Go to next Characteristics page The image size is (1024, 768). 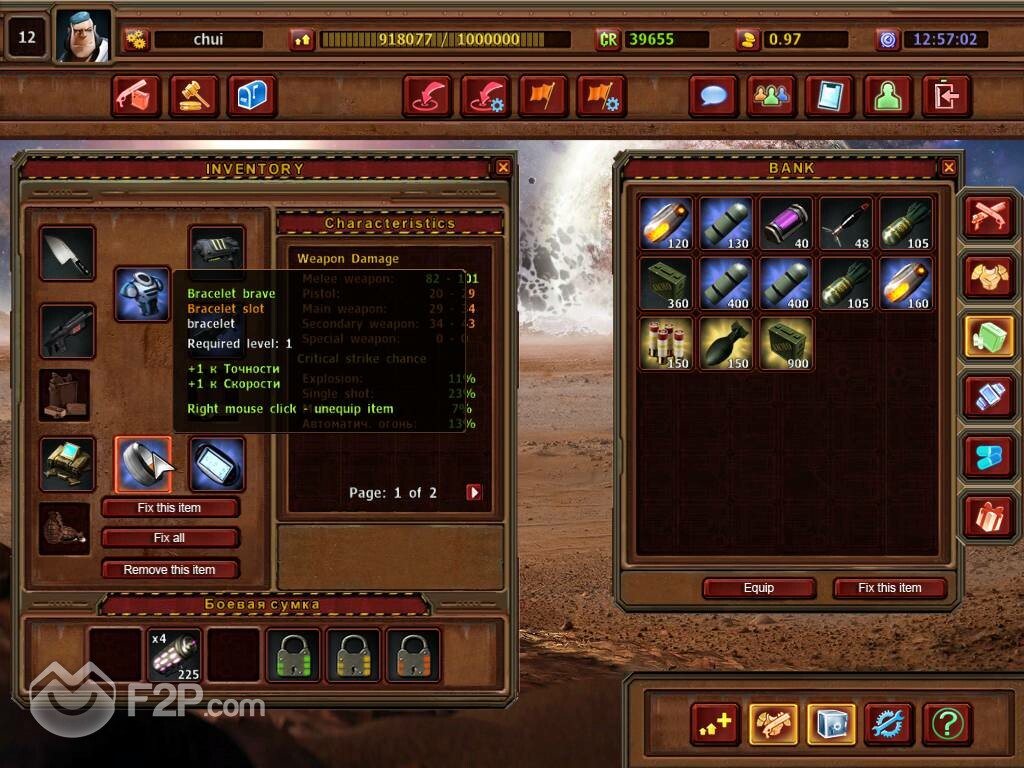[474, 492]
